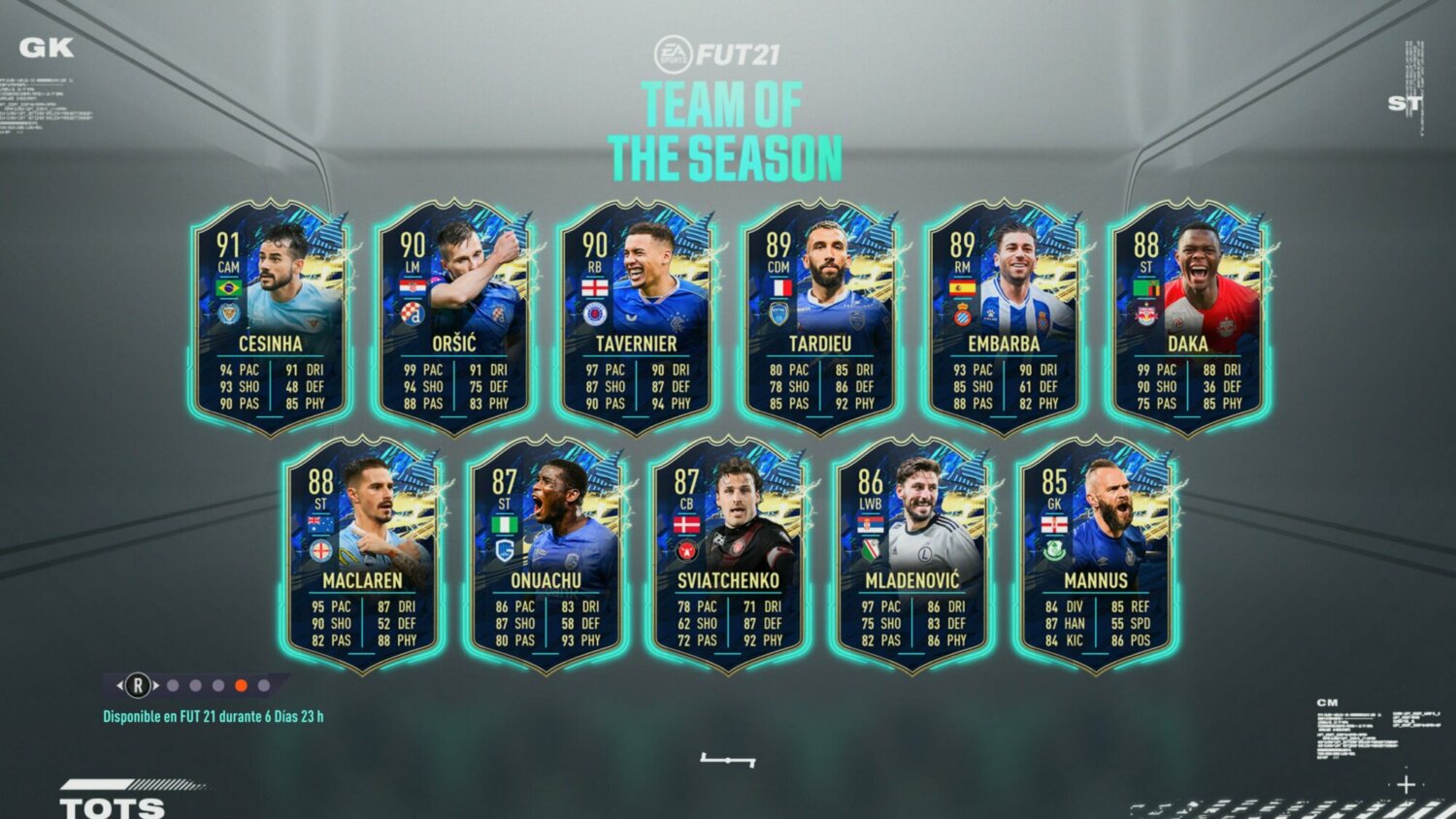Click the right arrow beside the R button

coord(156,686)
